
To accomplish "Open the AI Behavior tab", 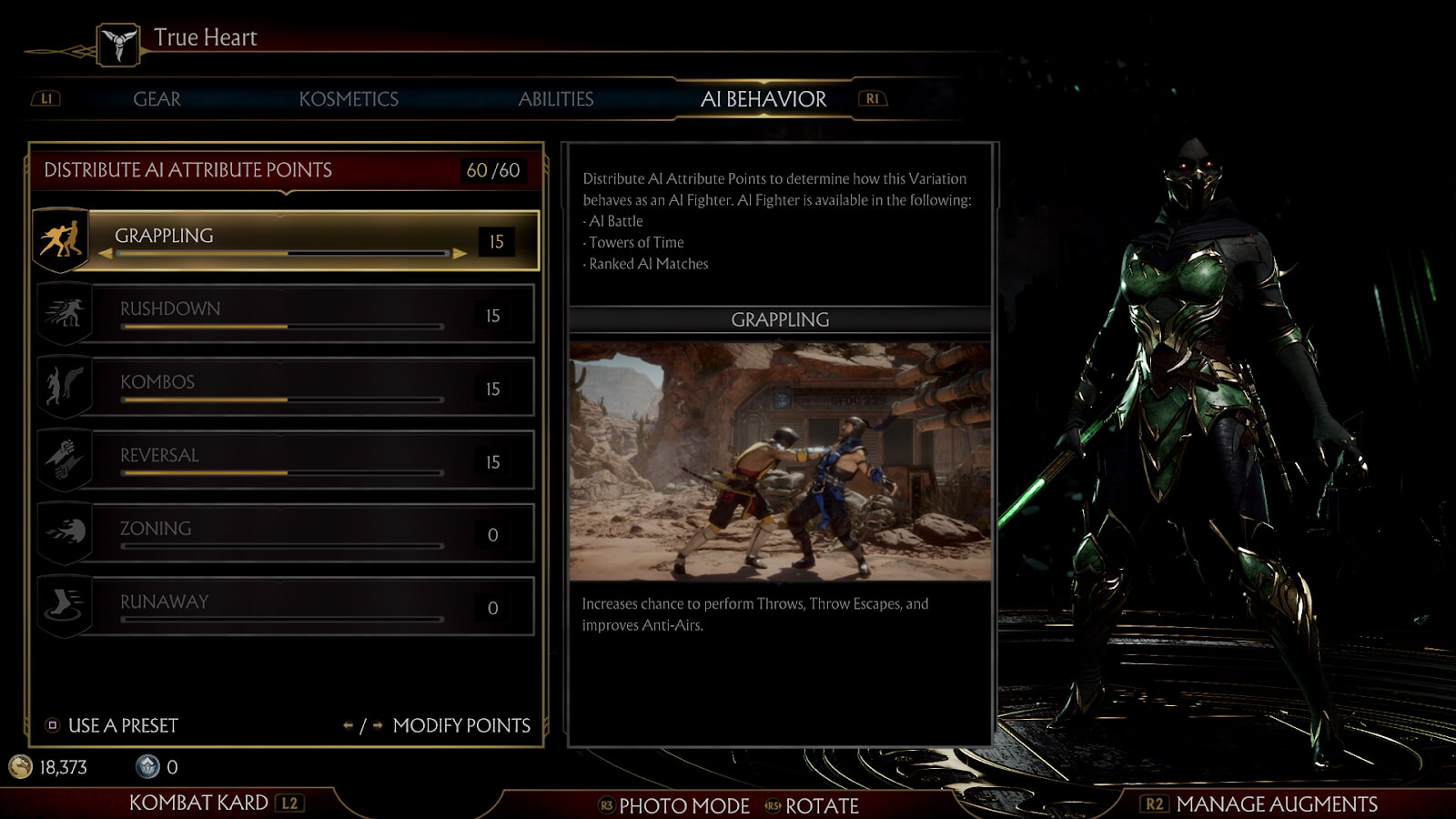I will (x=763, y=99).
